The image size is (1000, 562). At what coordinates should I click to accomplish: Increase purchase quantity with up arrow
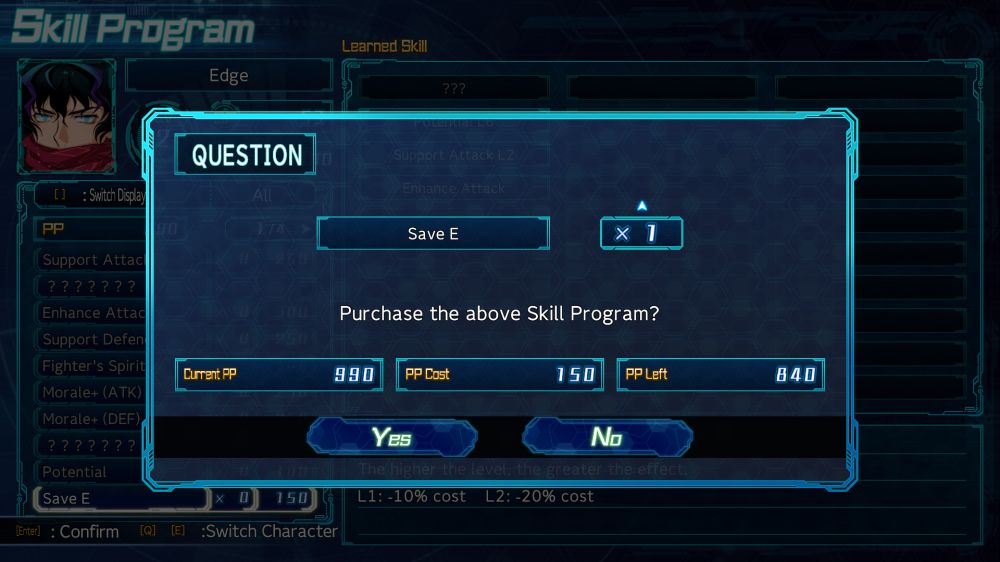click(x=642, y=206)
